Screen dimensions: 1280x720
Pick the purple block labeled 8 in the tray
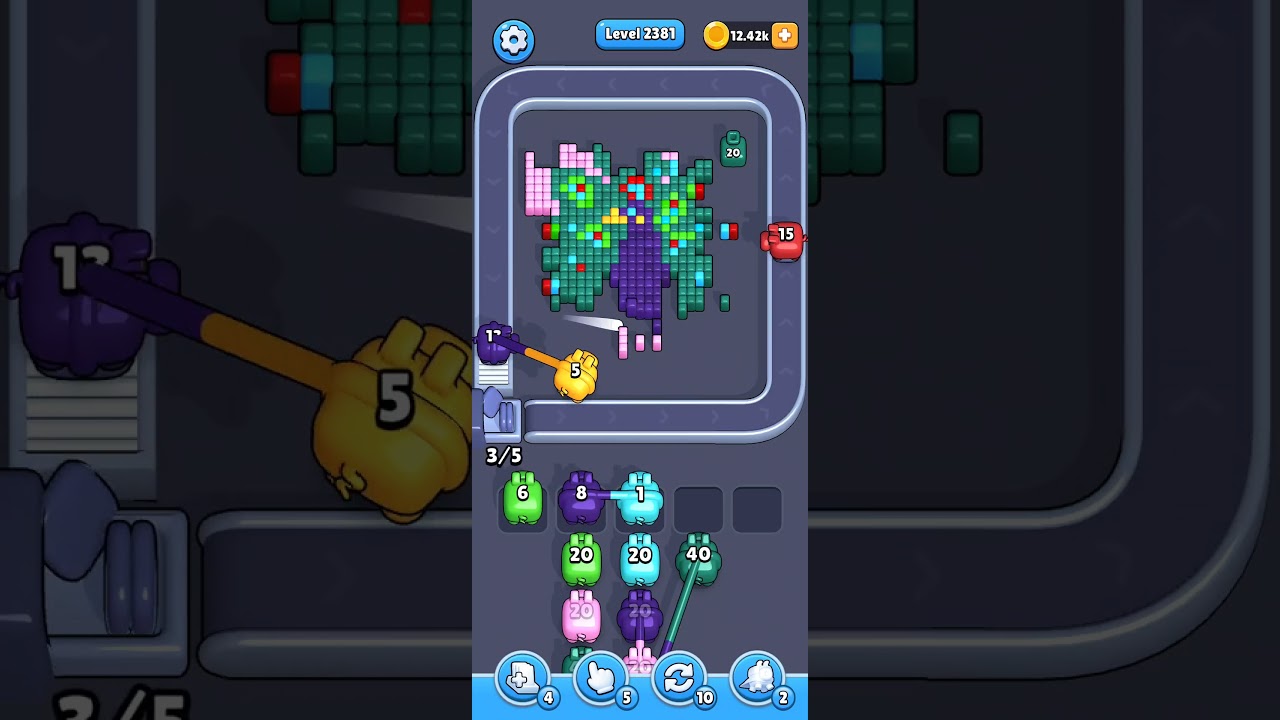[582, 493]
